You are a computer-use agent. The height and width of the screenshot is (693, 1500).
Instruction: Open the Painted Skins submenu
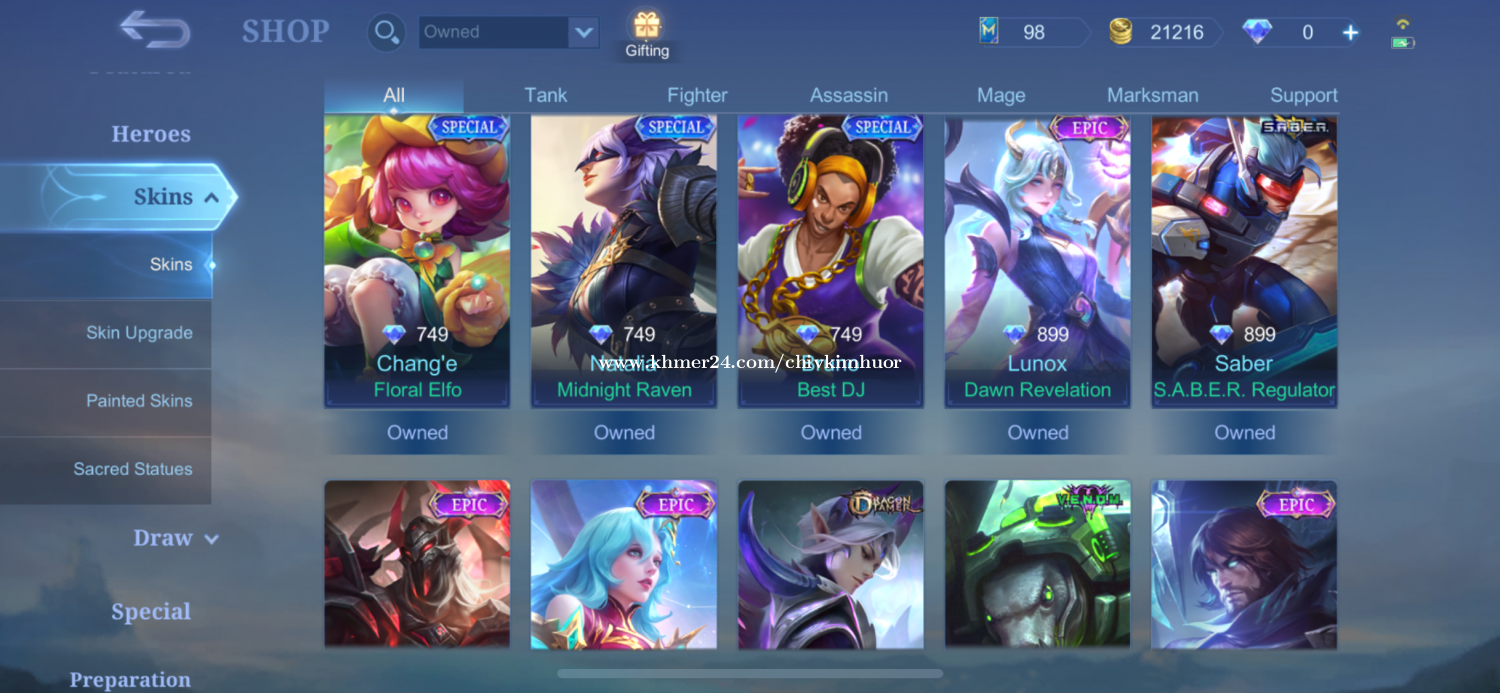coord(139,401)
